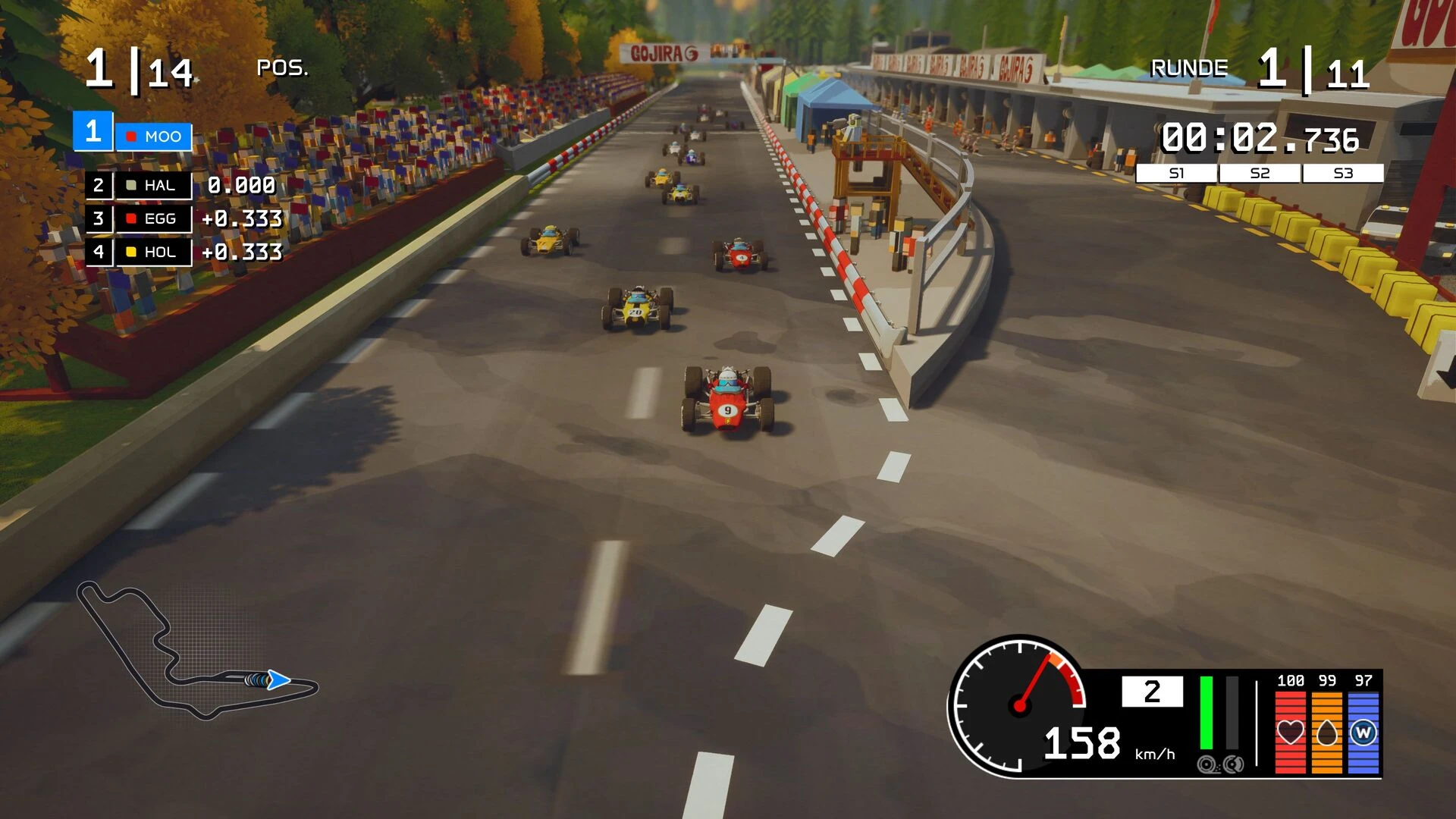The image size is (1456, 819).
Task: Select driver HAL in the standings
Action: point(152,186)
